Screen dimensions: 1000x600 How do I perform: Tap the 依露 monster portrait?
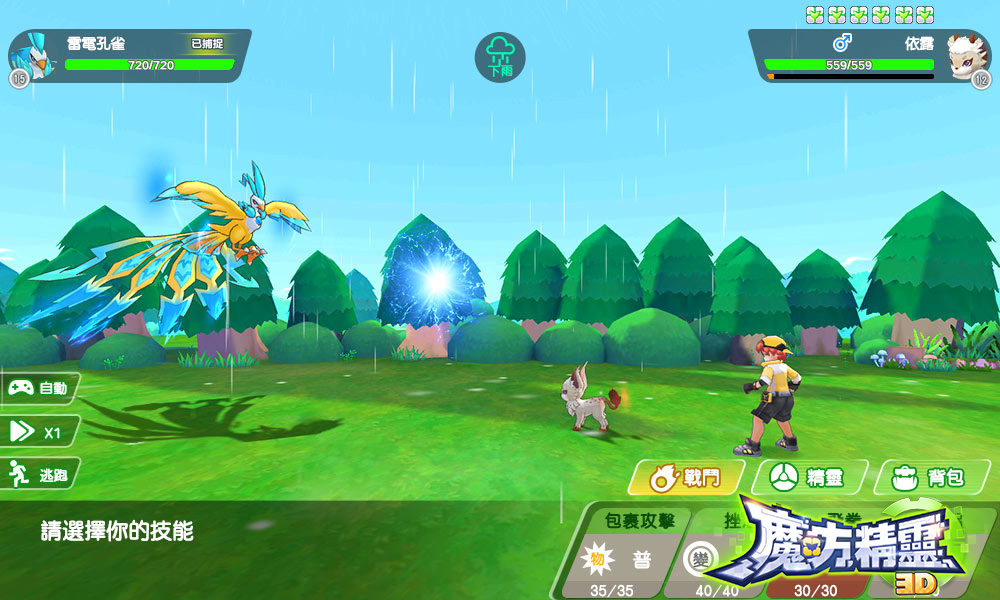[965, 55]
